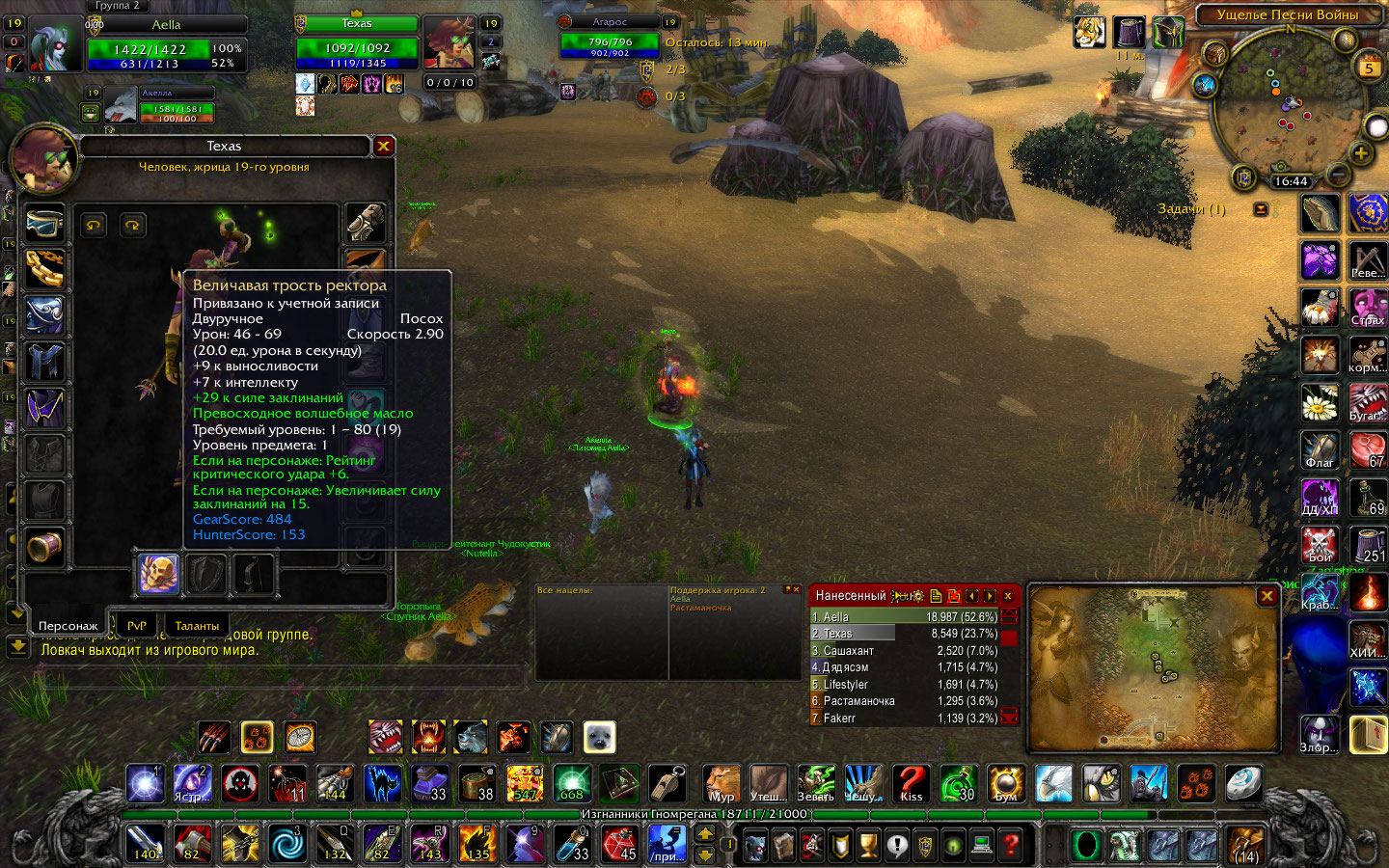Switch to the PvP tab
The height and width of the screenshot is (868, 1389).
click(137, 626)
